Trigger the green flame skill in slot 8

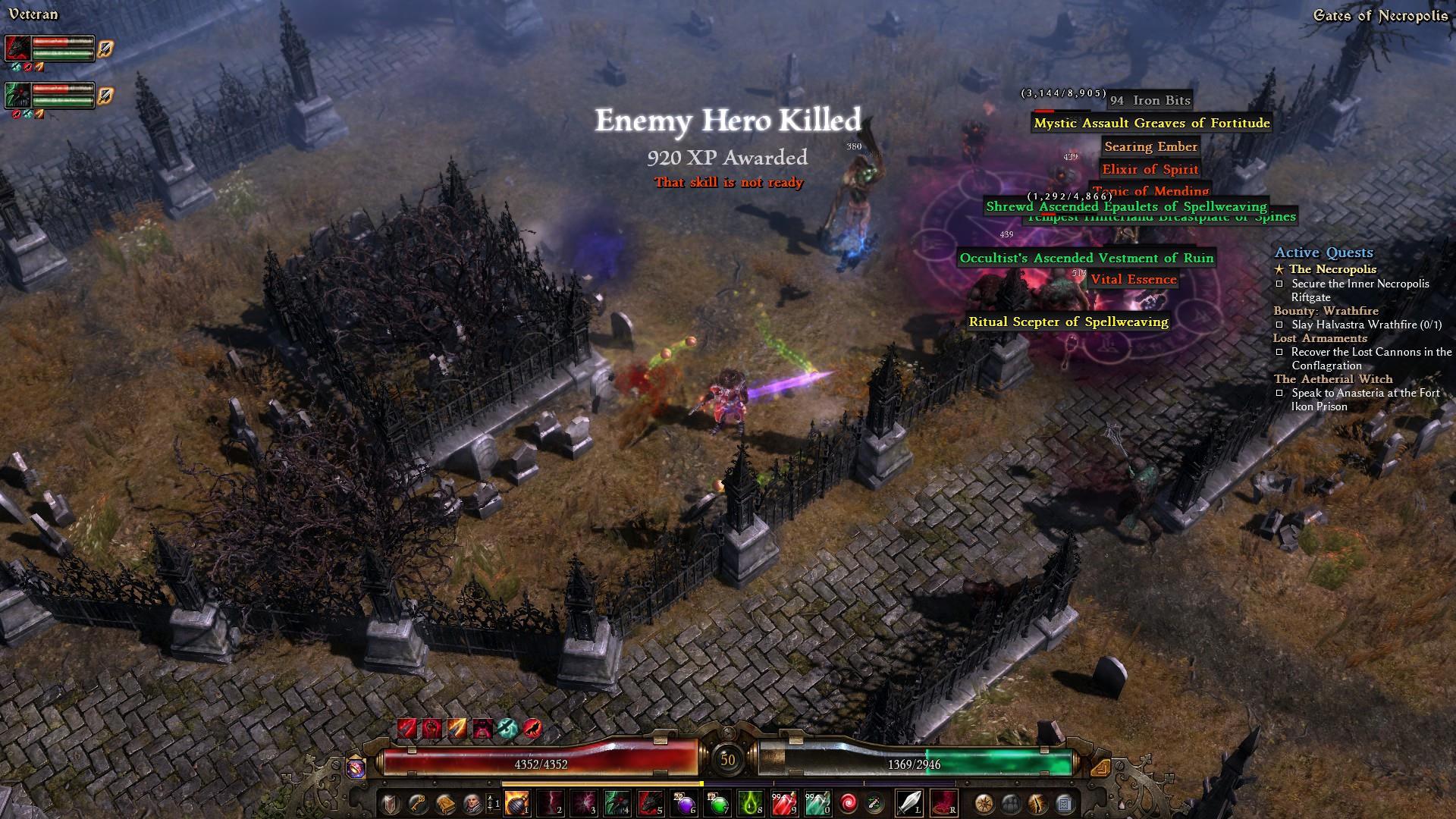(x=750, y=803)
